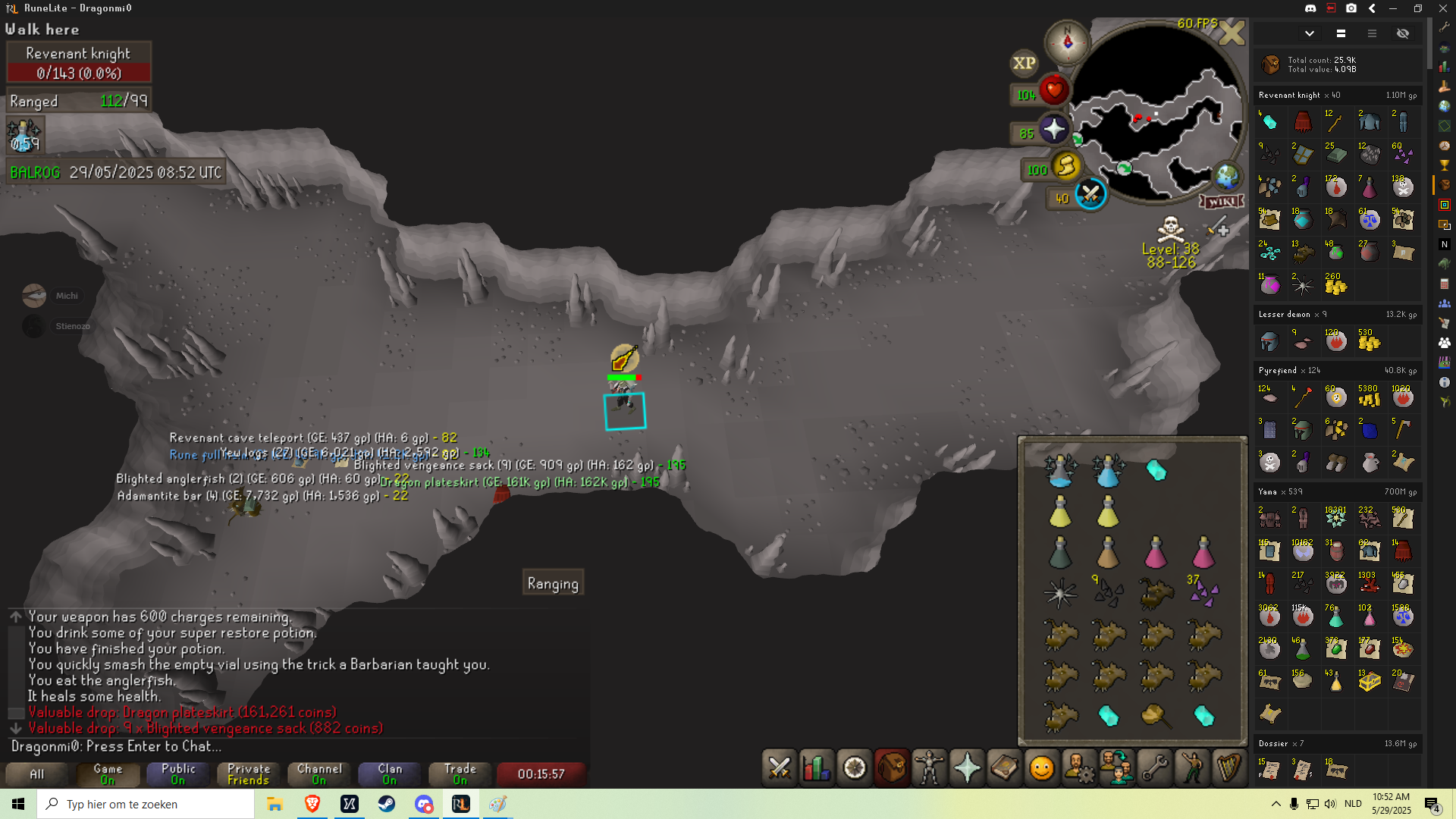Open the Emotes smiley tab

[x=1042, y=768]
